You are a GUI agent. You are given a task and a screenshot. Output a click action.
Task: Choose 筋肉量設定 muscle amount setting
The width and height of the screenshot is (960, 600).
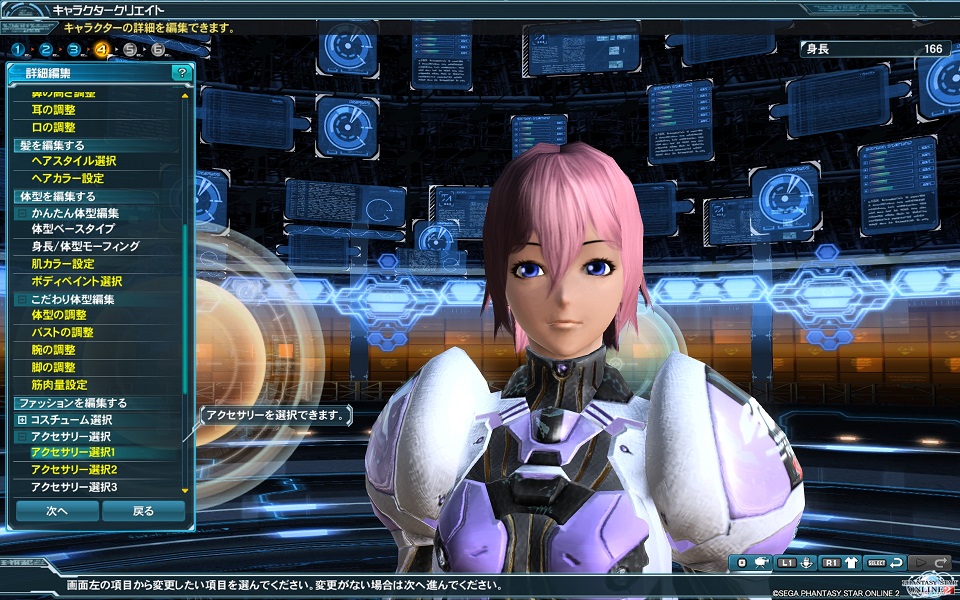tap(59, 384)
